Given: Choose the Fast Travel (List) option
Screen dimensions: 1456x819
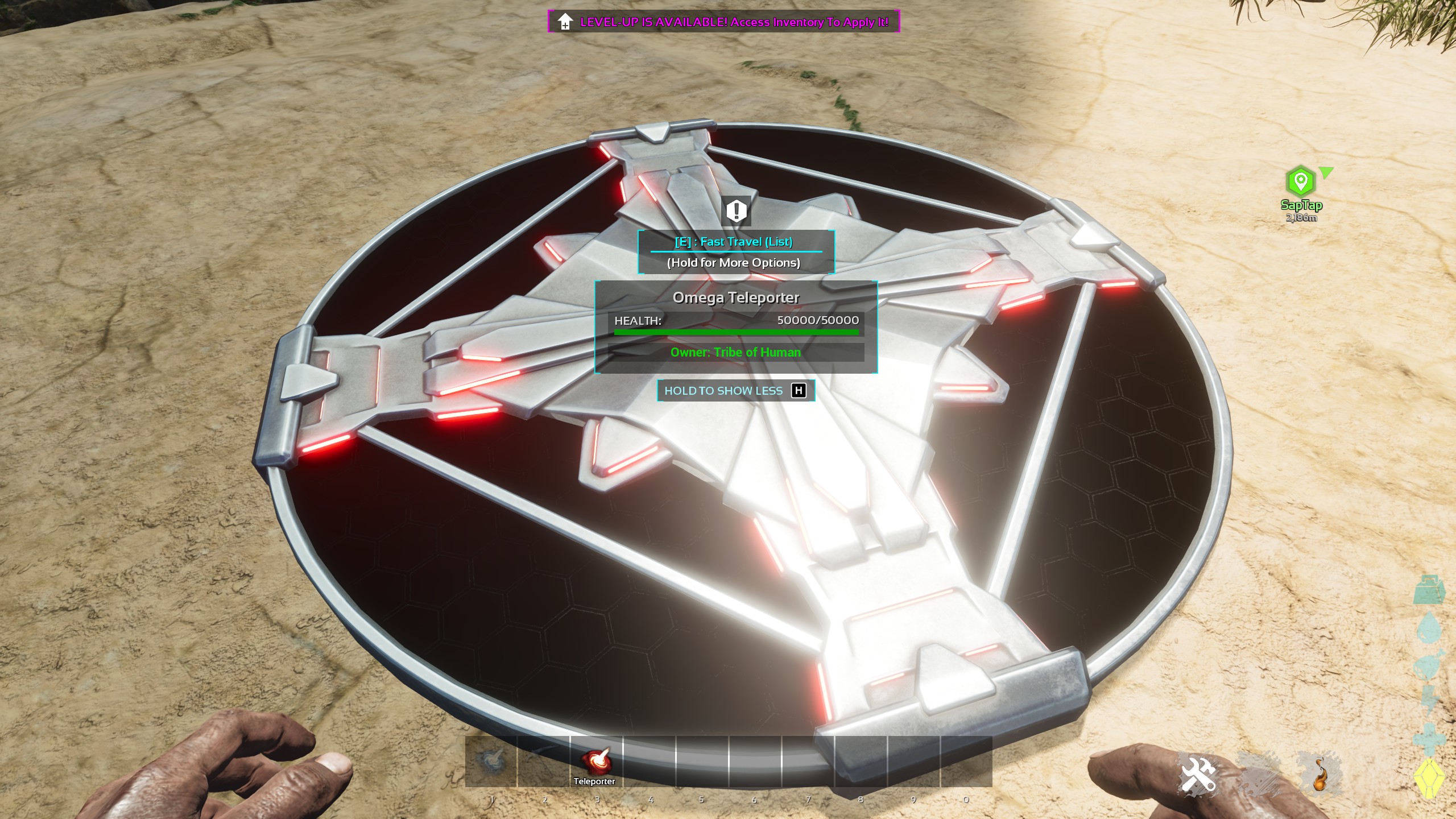Looking at the screenshot, I should pos(734,242).
